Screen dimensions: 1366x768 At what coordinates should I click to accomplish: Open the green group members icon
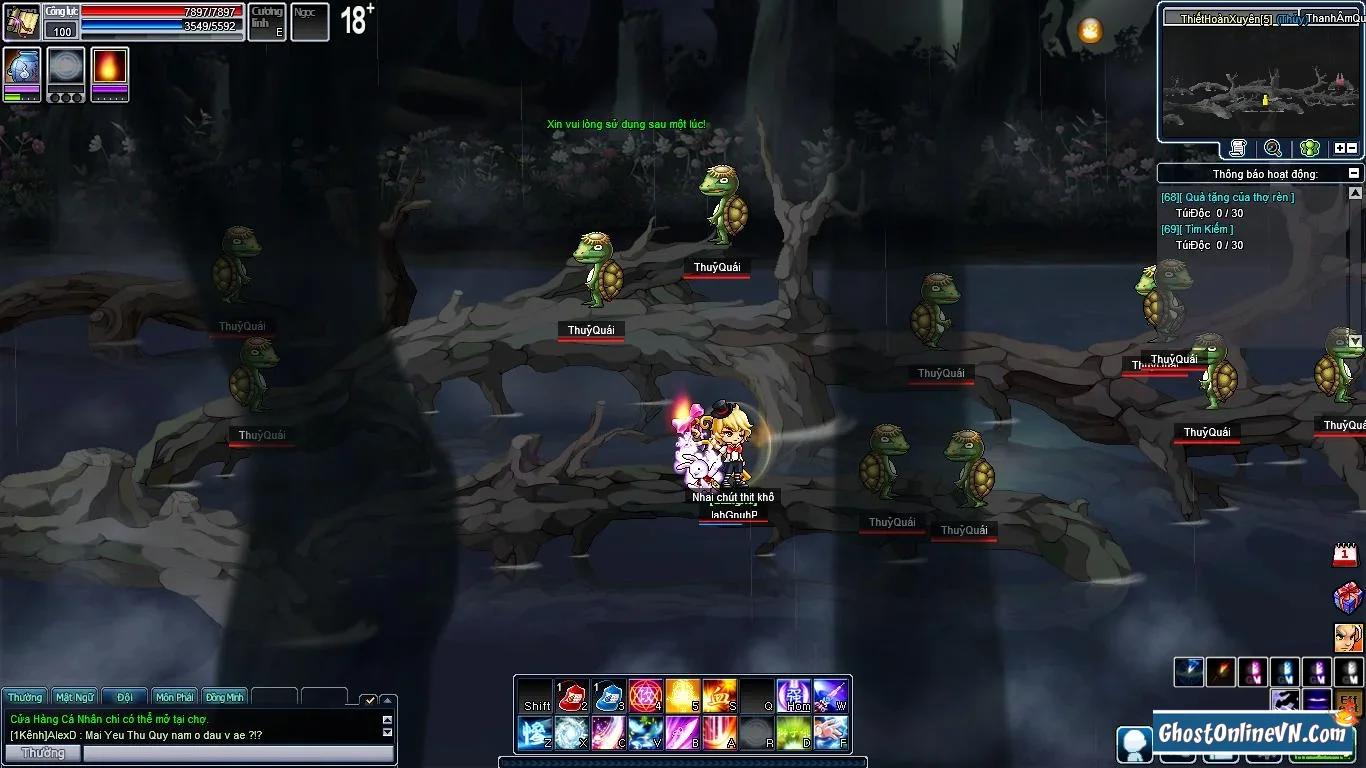[x=1309, y=149]
